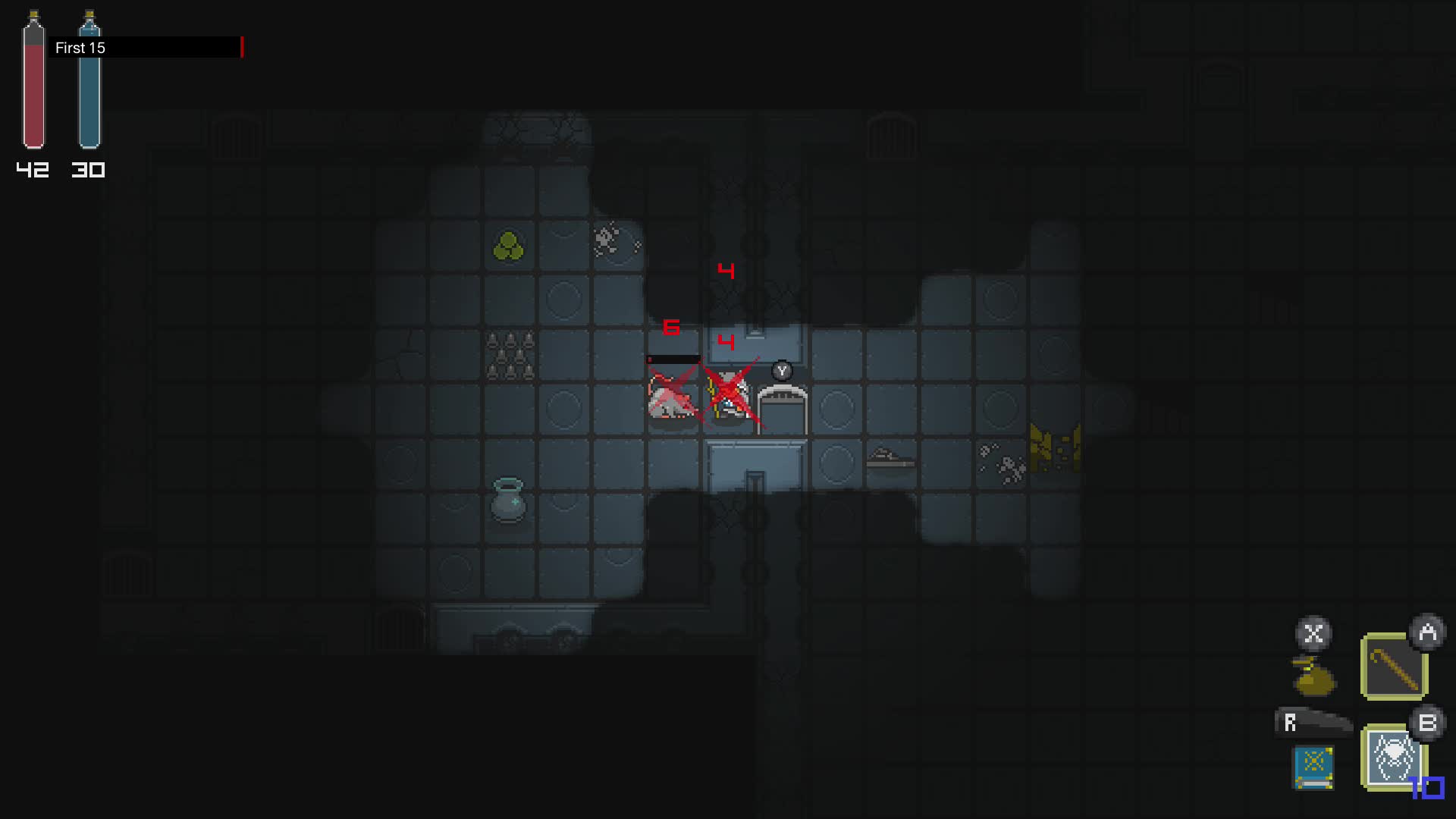
Task: Click the teal vase on the floor
Action: (510, 500)
